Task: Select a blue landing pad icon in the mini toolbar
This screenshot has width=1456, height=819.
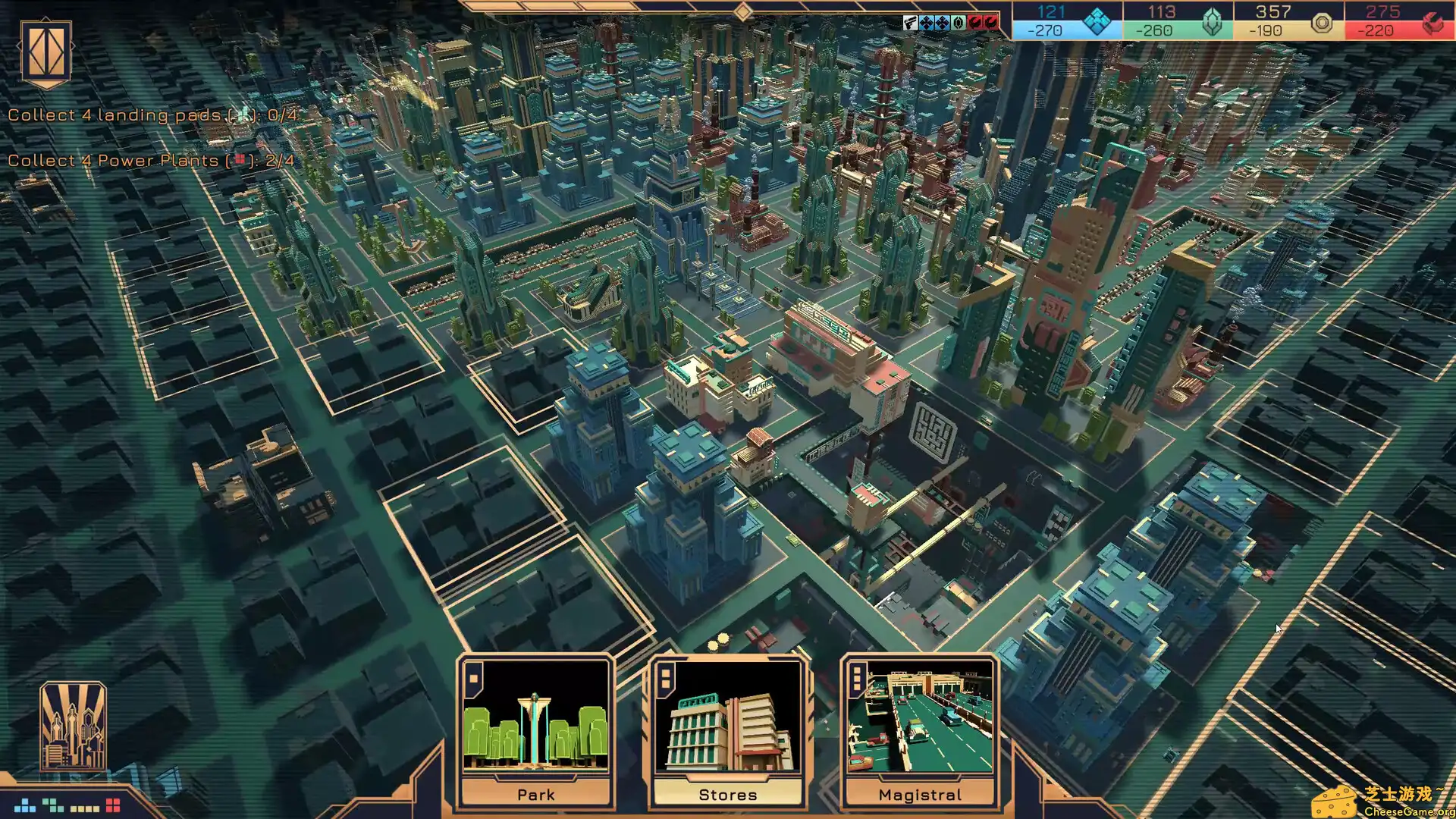Action: coord(926,21)
